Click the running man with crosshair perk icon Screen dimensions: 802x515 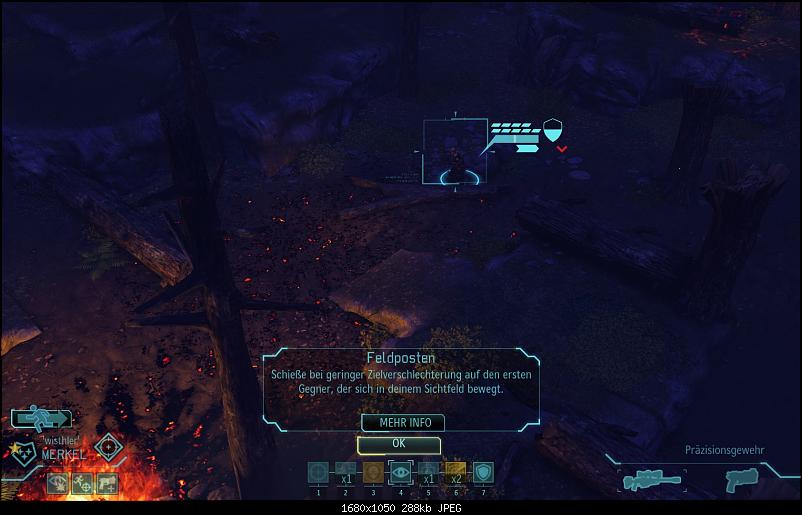[x=82, y=485]
